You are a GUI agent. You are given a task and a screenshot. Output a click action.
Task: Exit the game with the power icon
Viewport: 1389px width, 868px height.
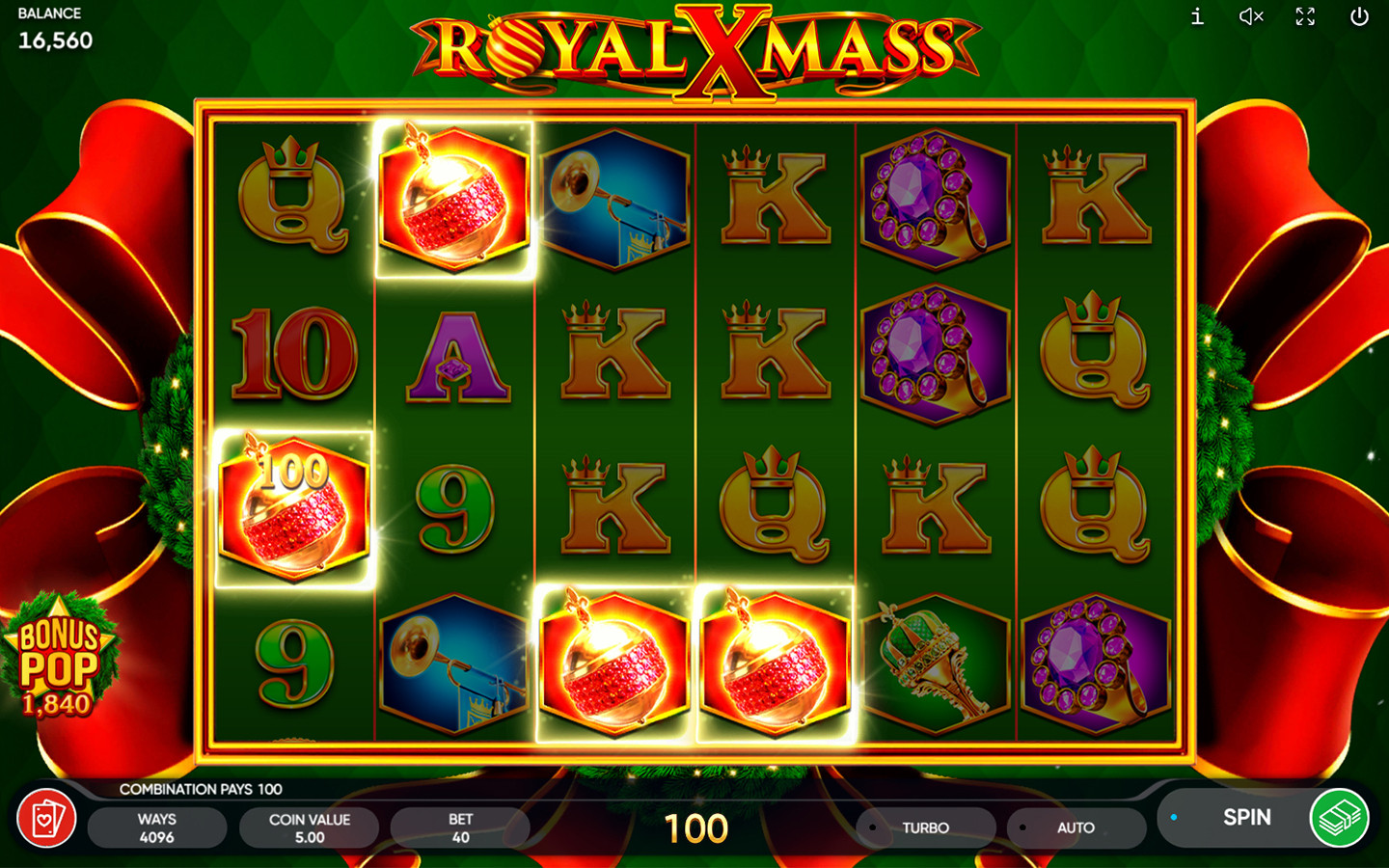click(1359, 16)
